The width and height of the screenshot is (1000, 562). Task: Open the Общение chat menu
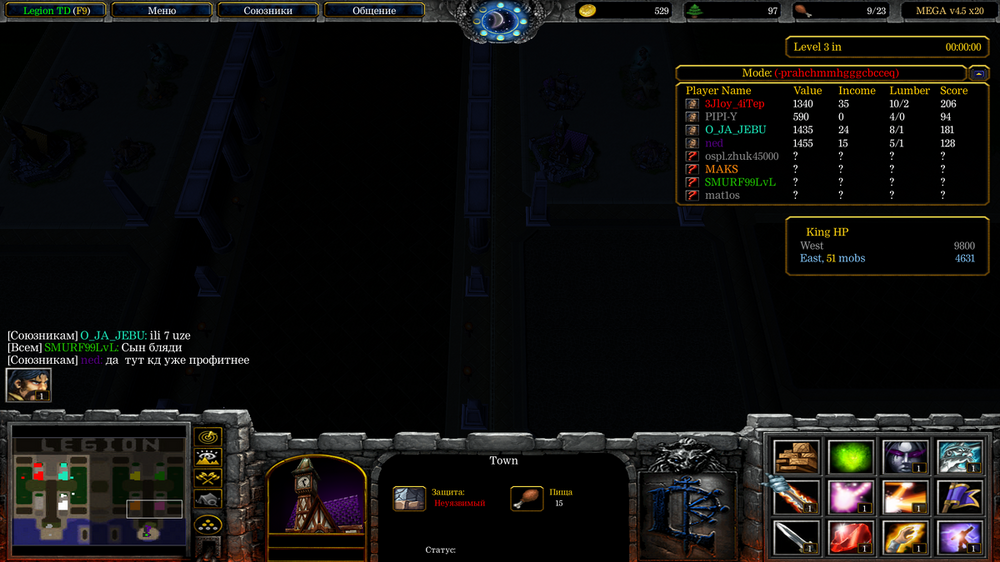tap(374, 11)
